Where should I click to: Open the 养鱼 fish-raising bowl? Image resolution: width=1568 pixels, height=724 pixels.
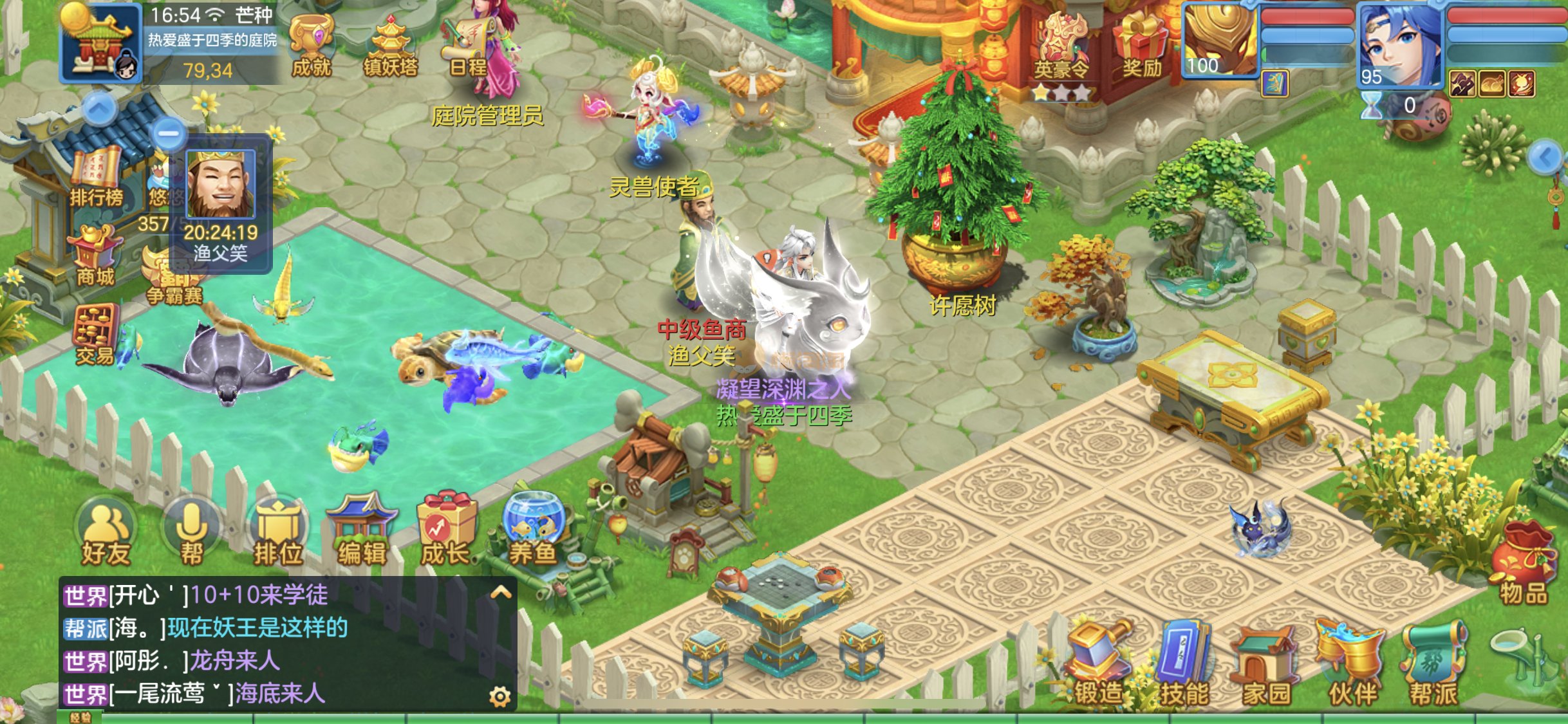(533, 532)
